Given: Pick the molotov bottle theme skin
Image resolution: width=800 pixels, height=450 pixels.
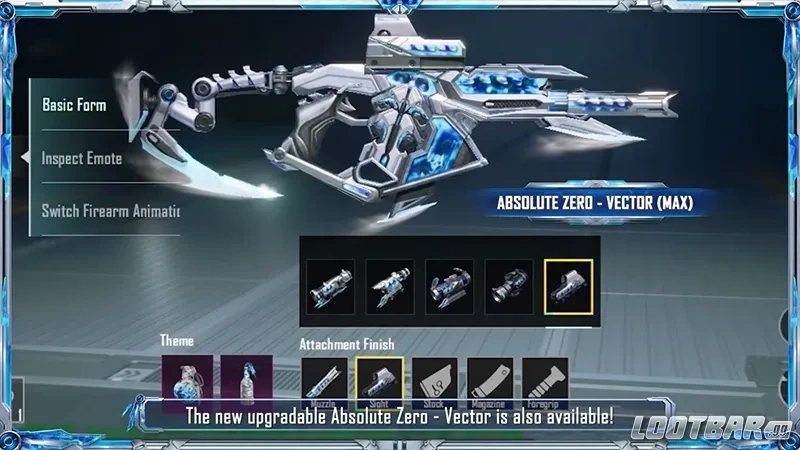Looking at the screenshot, I should coord(246,382).
